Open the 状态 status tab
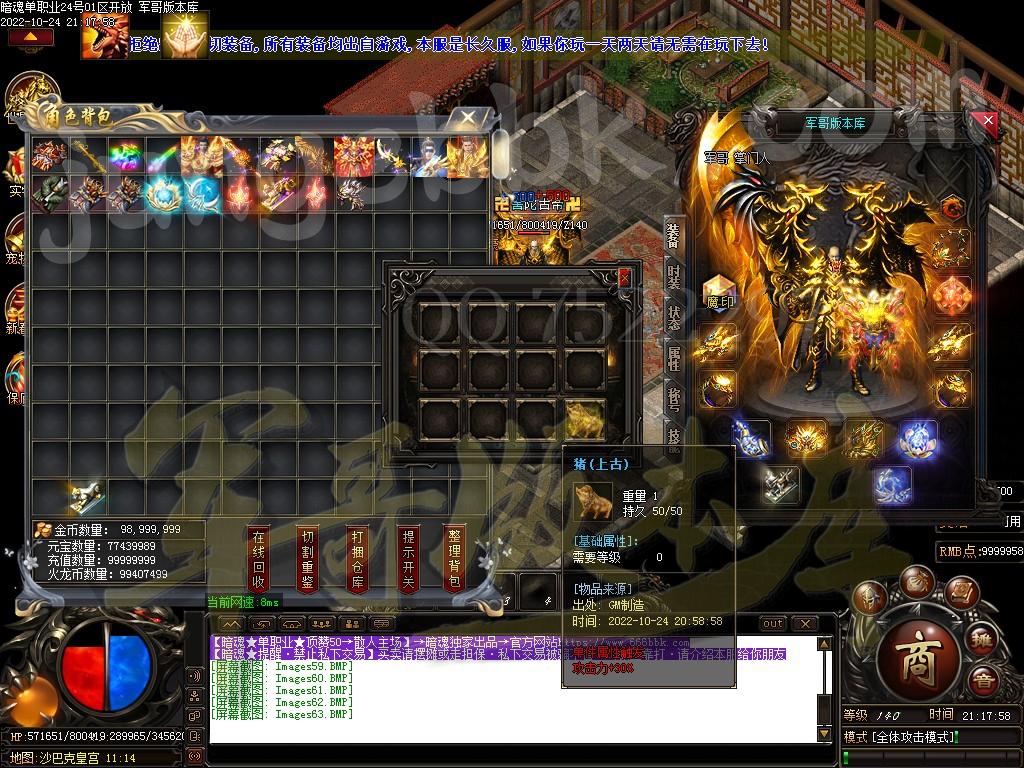This screenshot has width=1024, height=768. 673,318
